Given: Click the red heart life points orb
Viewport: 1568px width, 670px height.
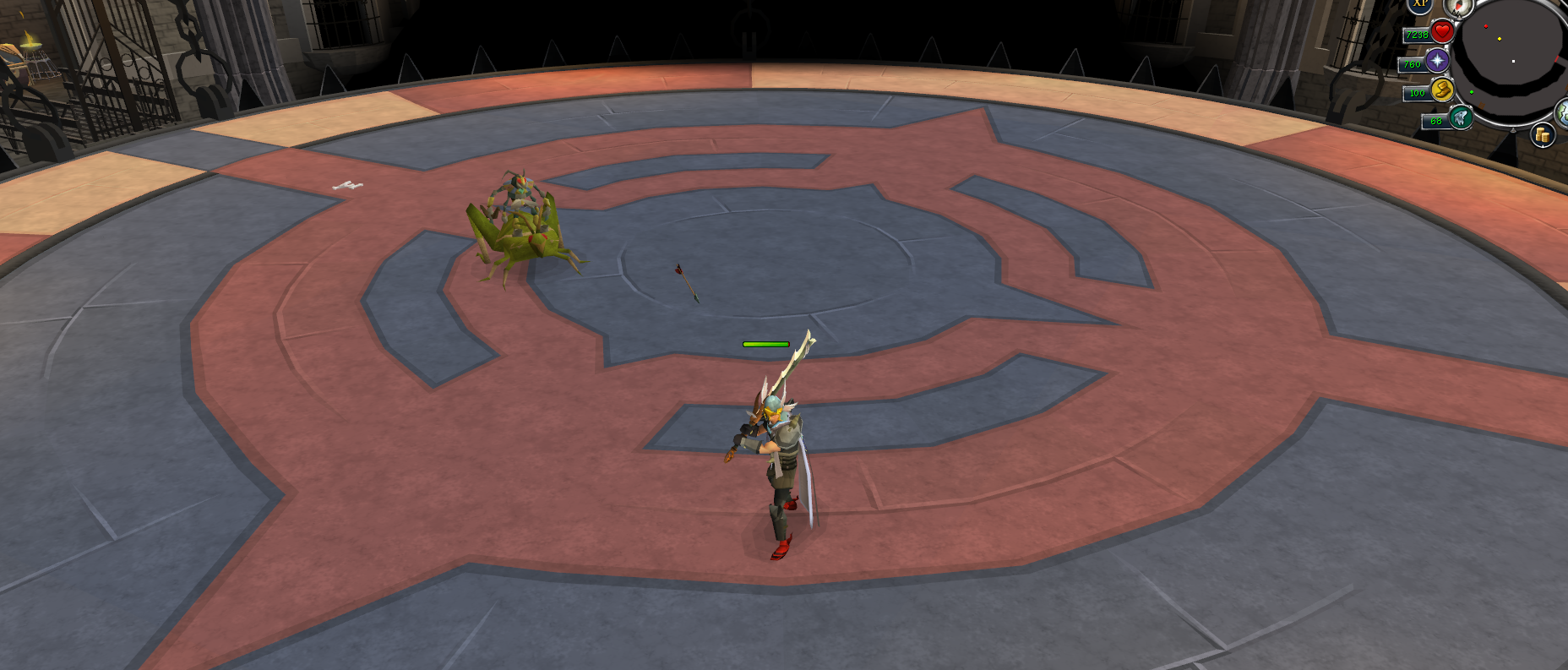Looking at the screenshot, I should (x=1442, y=32).
